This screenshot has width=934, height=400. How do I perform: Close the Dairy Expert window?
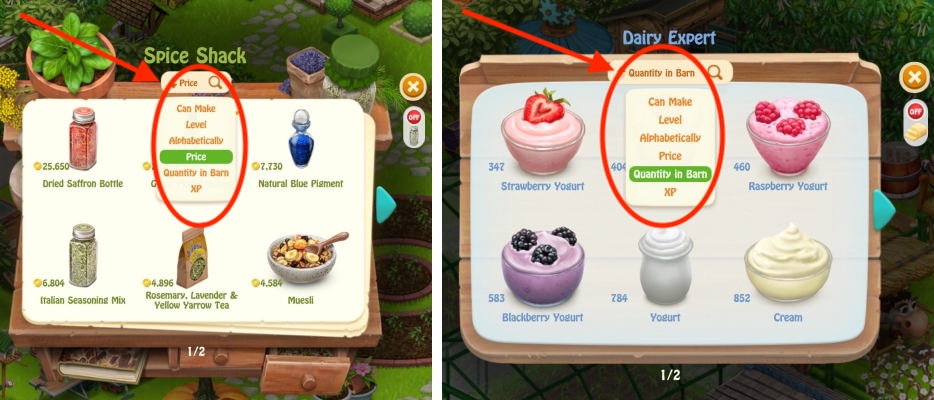coord(913,77)
